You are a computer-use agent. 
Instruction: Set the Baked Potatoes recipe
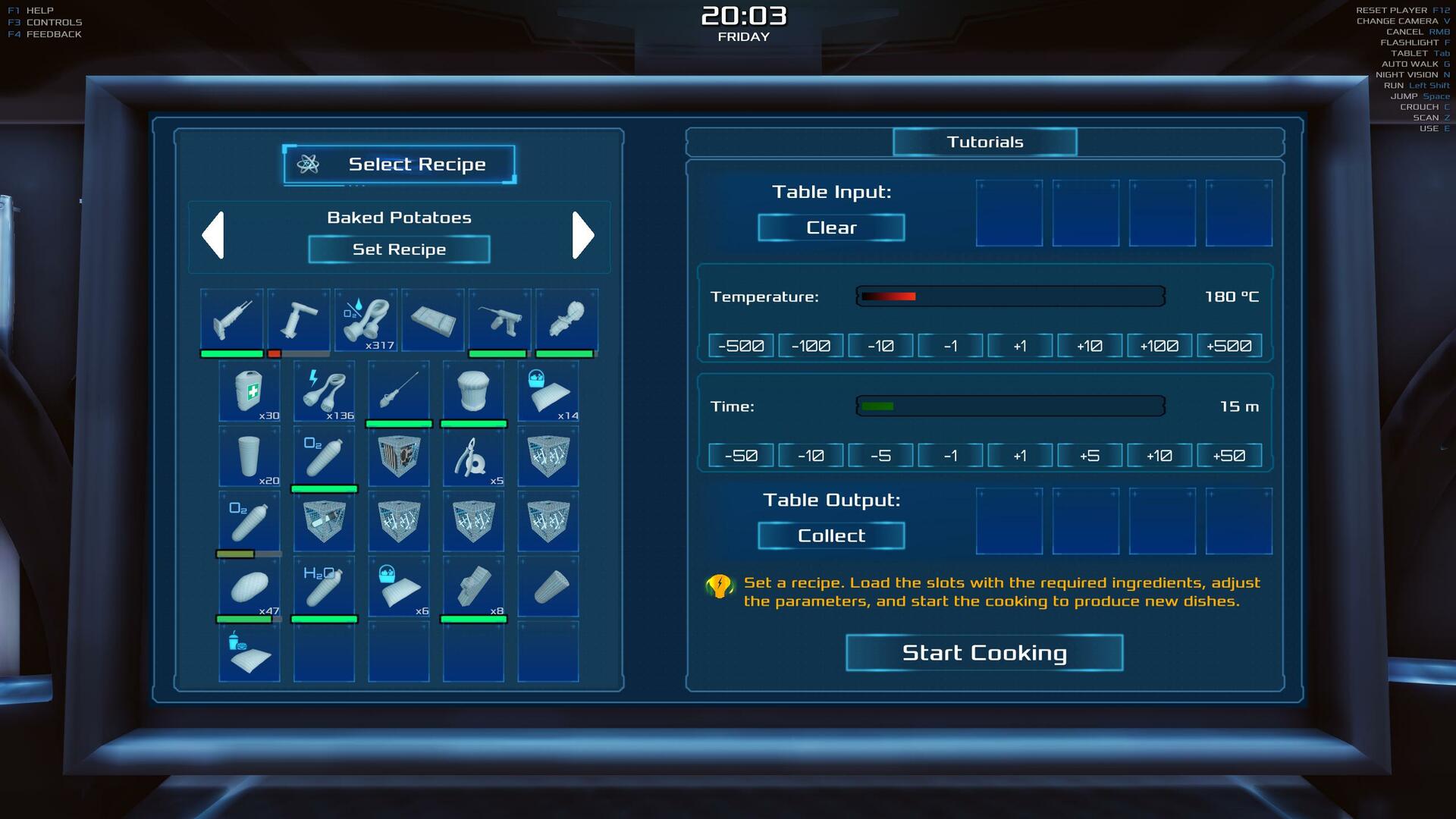pos(399,249)
